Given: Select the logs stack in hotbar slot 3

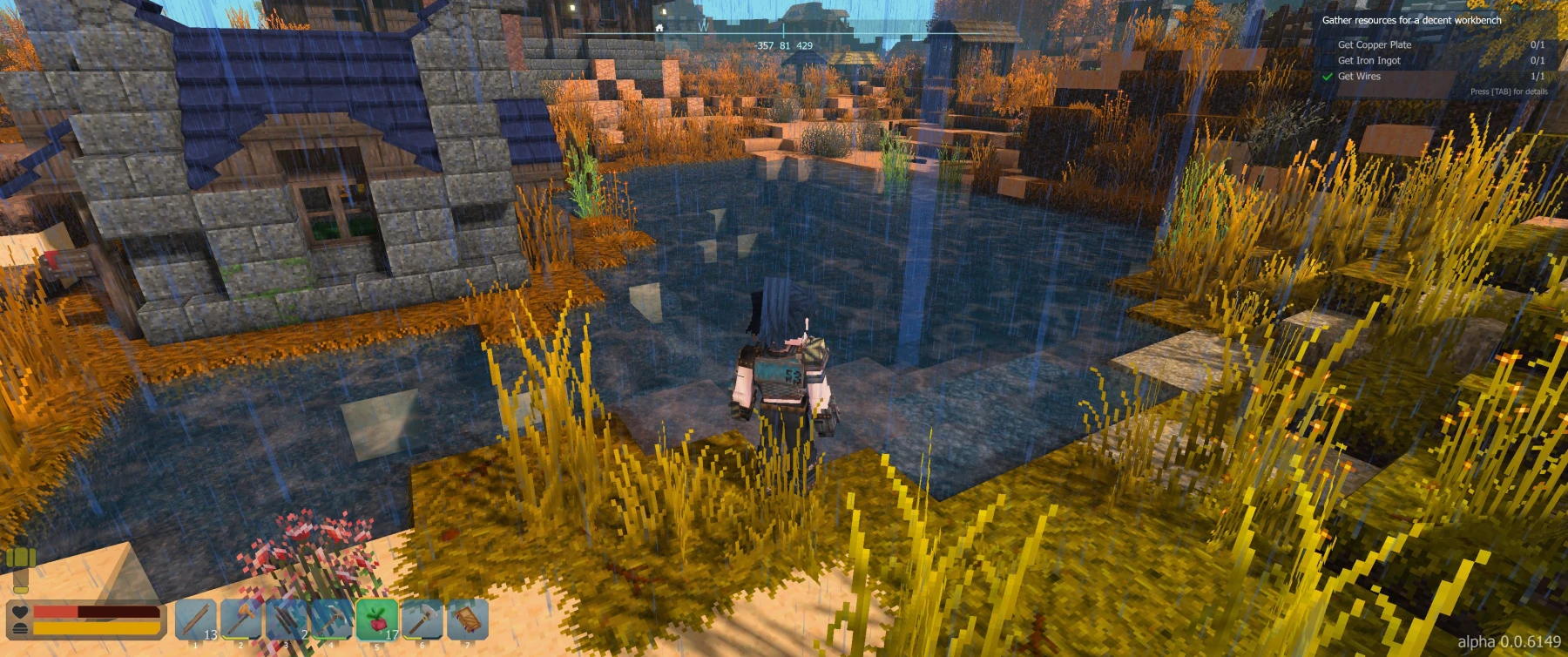Looking at the screenshot, I should tap(287, 620).
